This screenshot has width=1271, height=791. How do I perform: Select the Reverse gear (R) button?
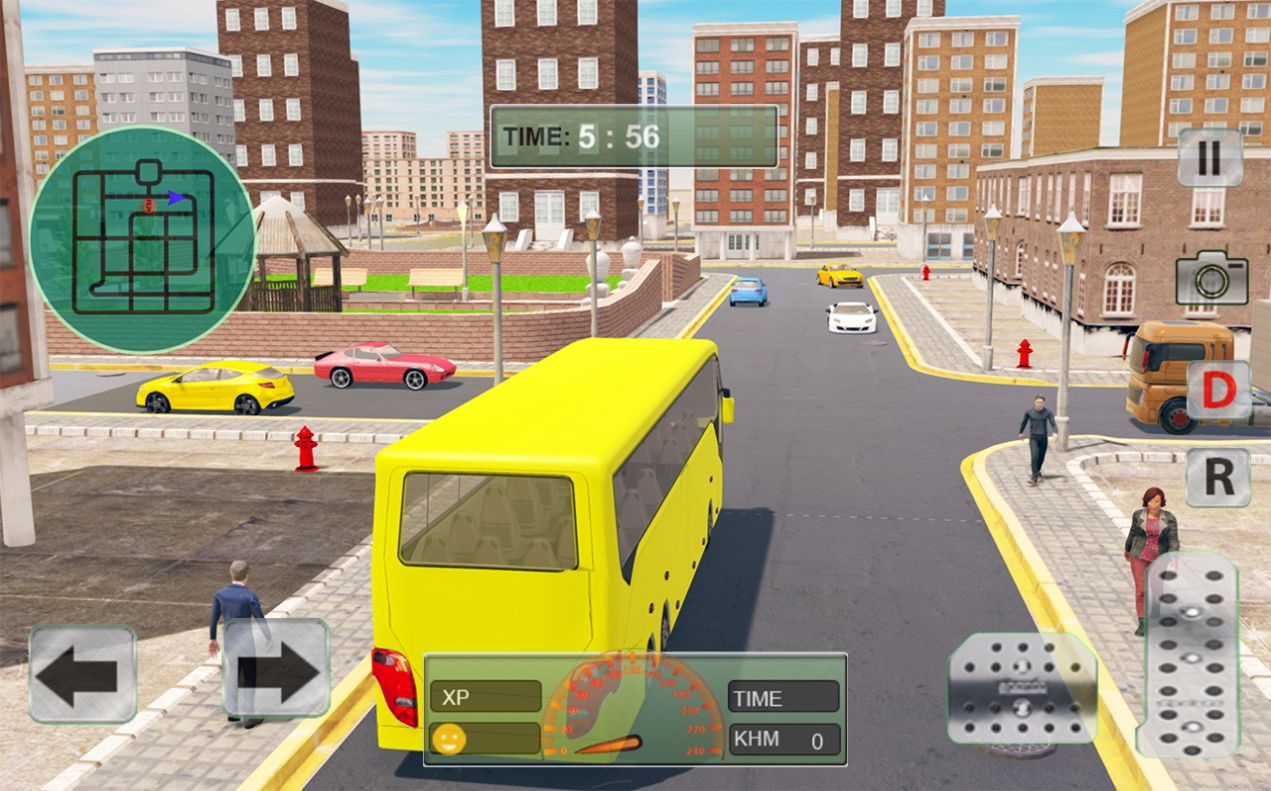coord(1218,477)
